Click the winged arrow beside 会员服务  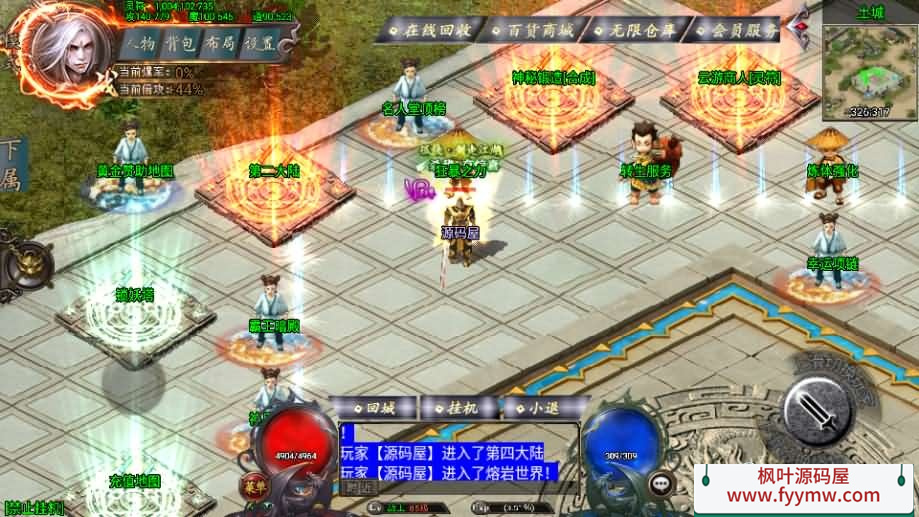click(800, 29)
